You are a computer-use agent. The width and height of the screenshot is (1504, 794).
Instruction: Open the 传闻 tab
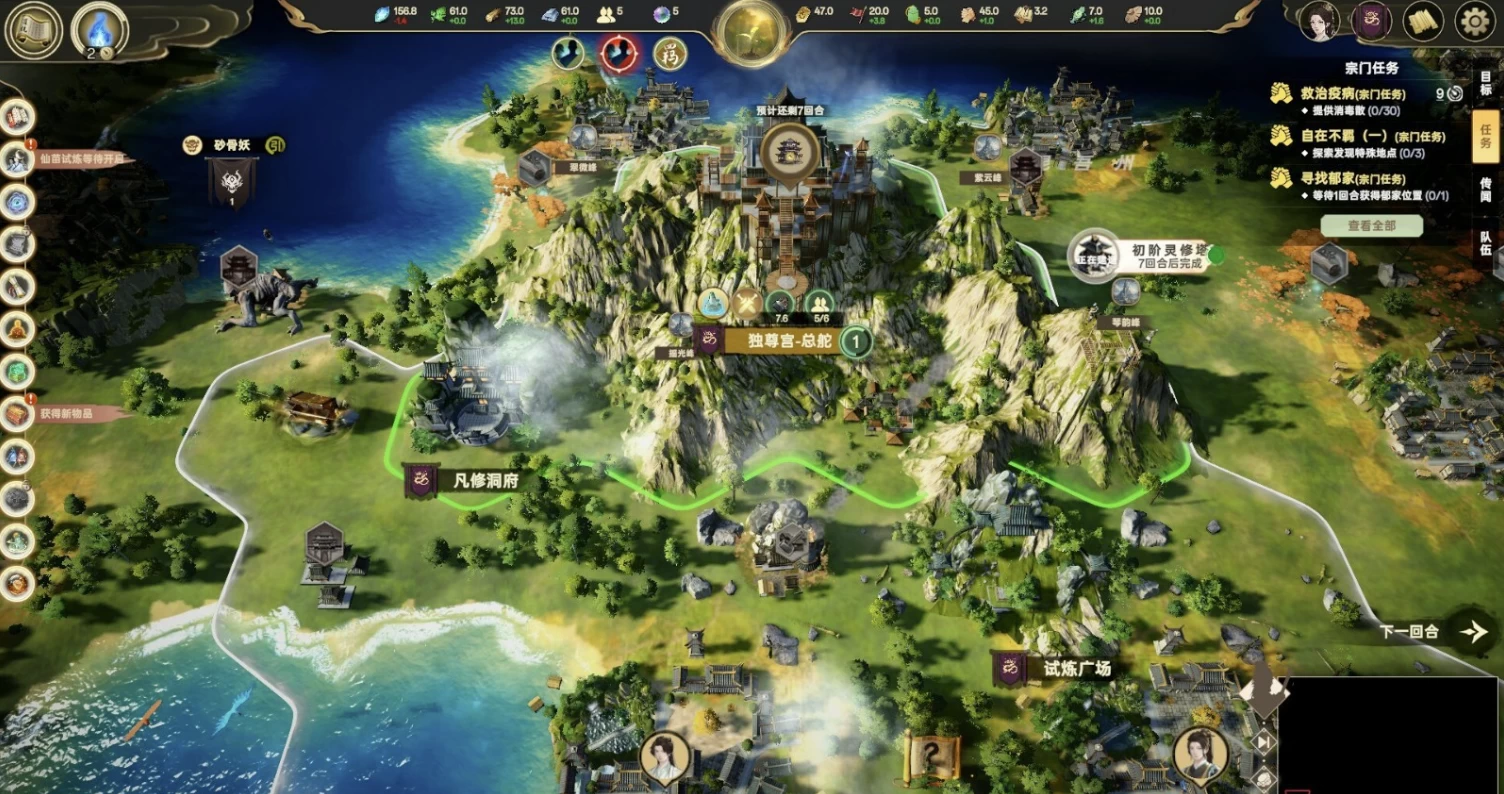point(1486,190)
